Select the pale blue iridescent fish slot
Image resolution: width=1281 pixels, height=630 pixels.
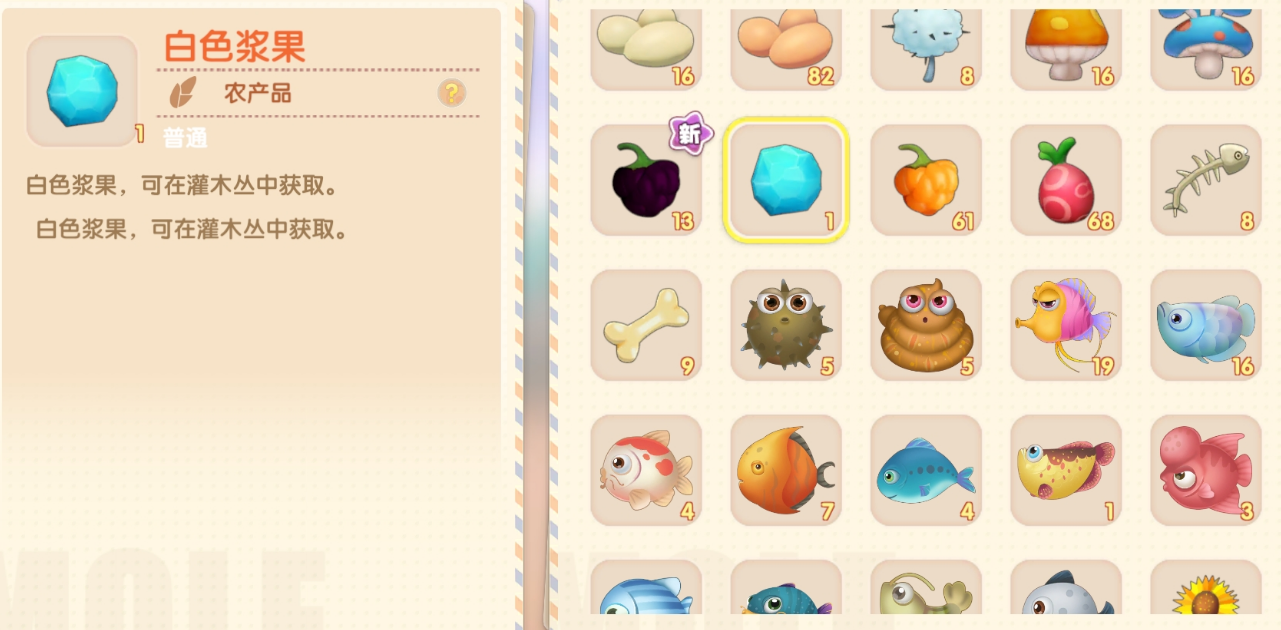pyautogui.click(x=1206, y=326)
